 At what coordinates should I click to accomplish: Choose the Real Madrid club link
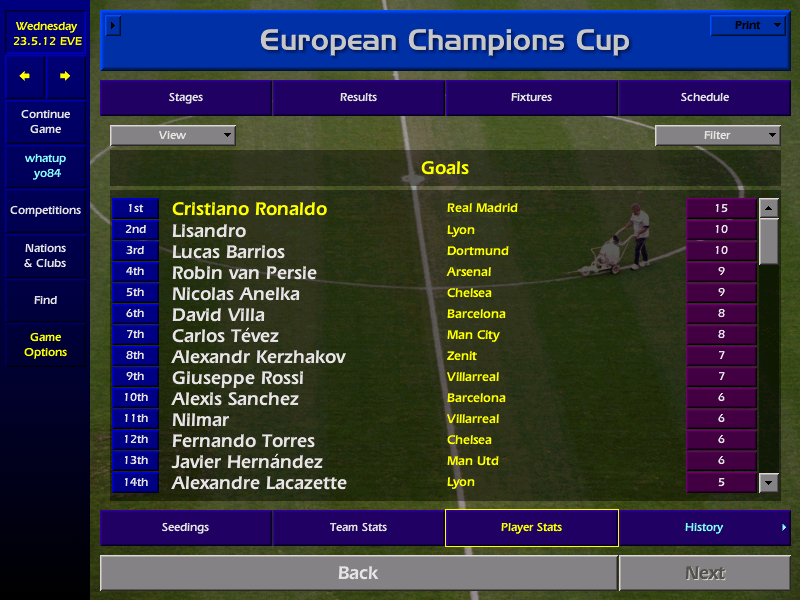pos(482,208)
